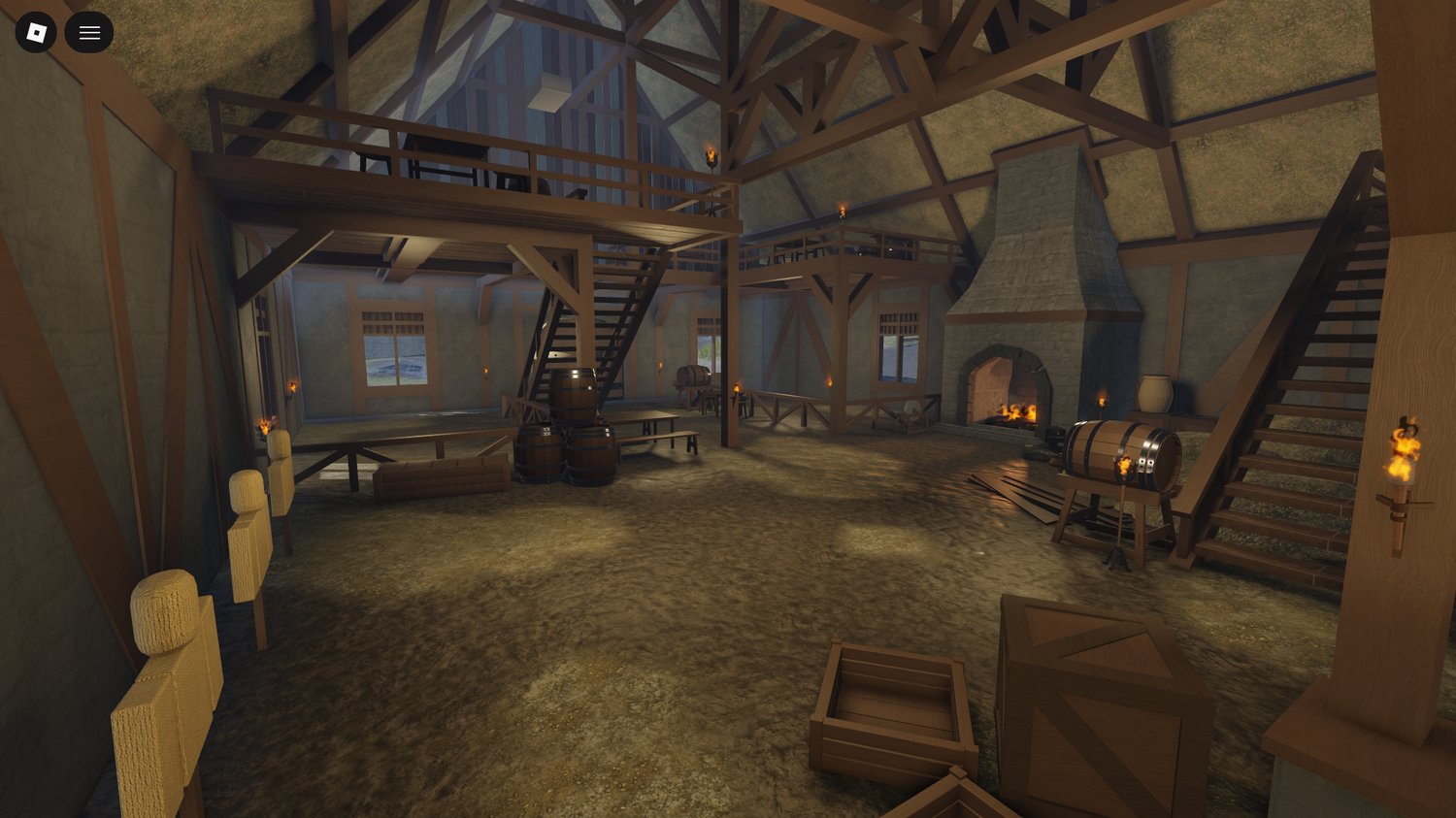This screenshot has height=818, width=1456.
Task: Open the Roblox logo menu
Action: point(36,33)
